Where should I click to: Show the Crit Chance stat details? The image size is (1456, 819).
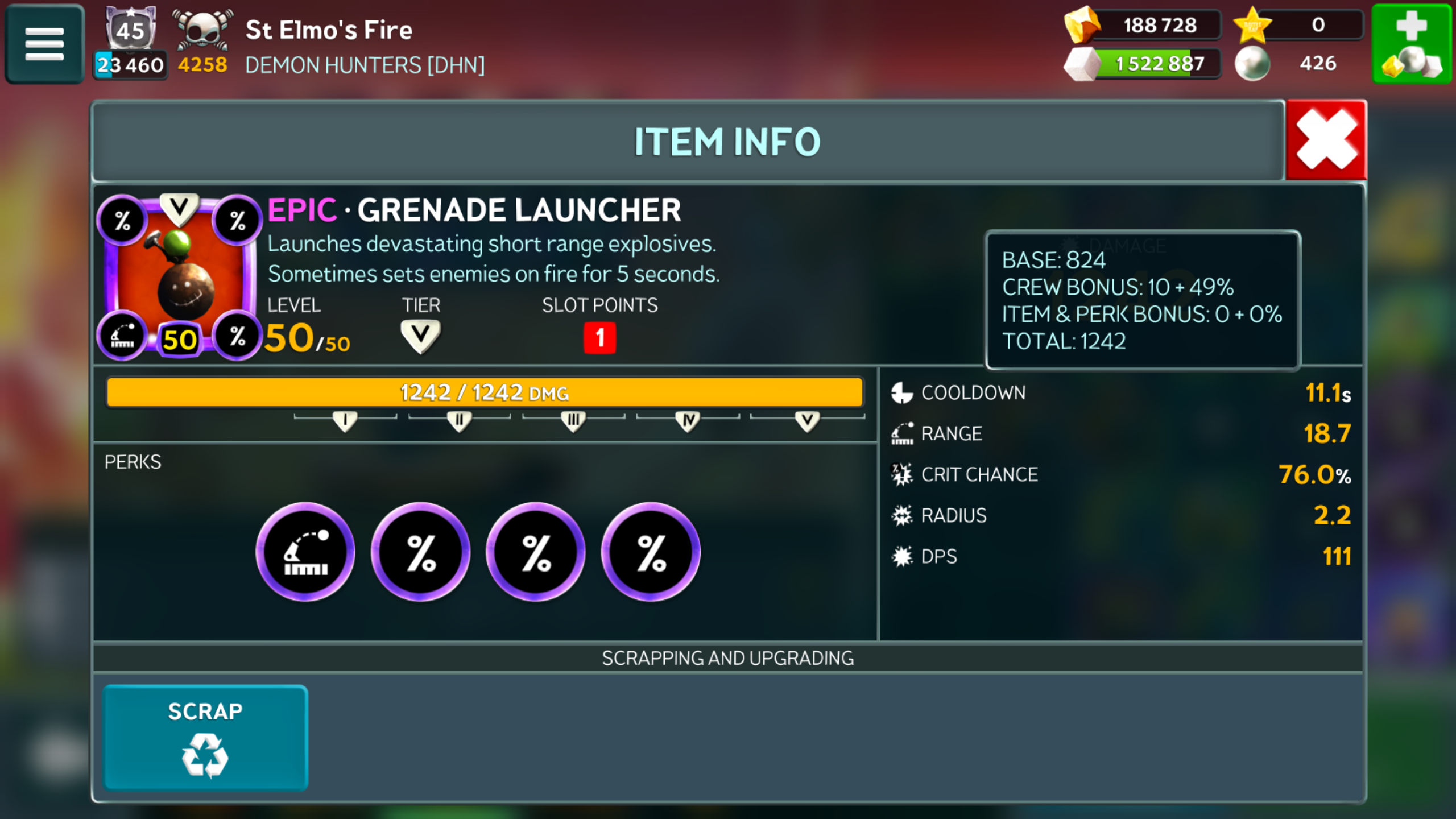pos(1120,474)
